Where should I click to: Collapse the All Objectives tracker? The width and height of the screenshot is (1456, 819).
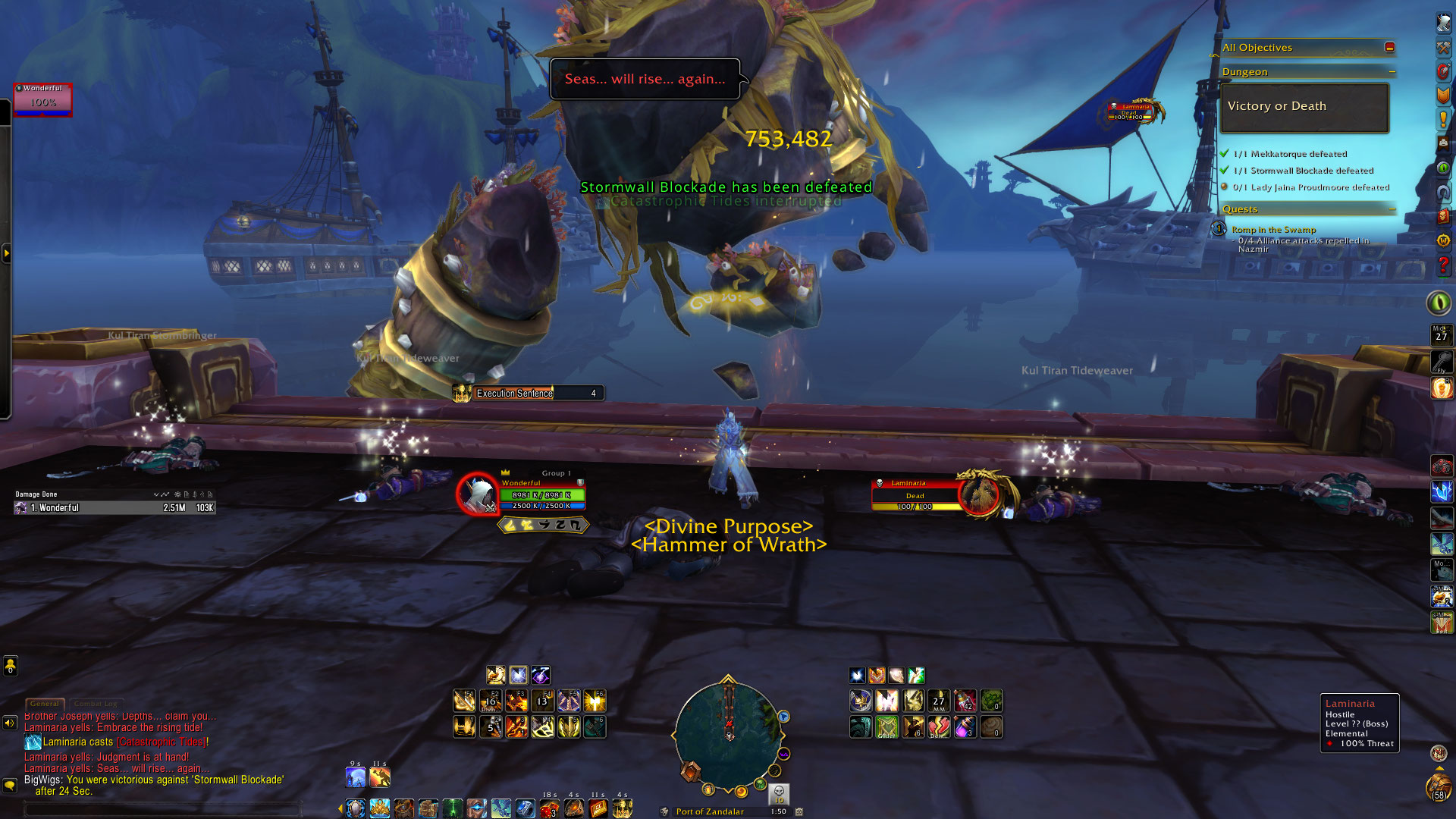[1389, 47]
